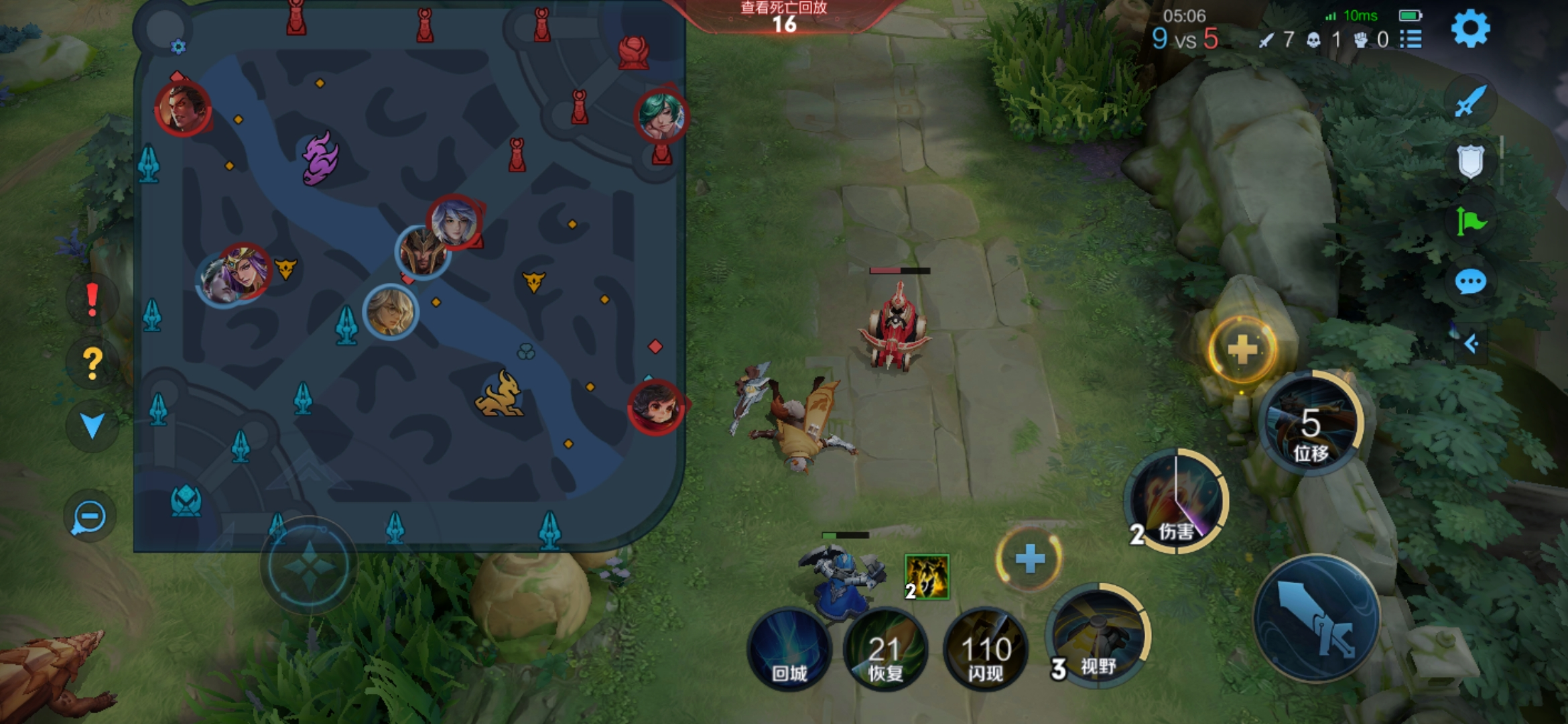This screenshot has height=724, width=1568.
Task: Watch the death replay banner
Action: (783, 16)
